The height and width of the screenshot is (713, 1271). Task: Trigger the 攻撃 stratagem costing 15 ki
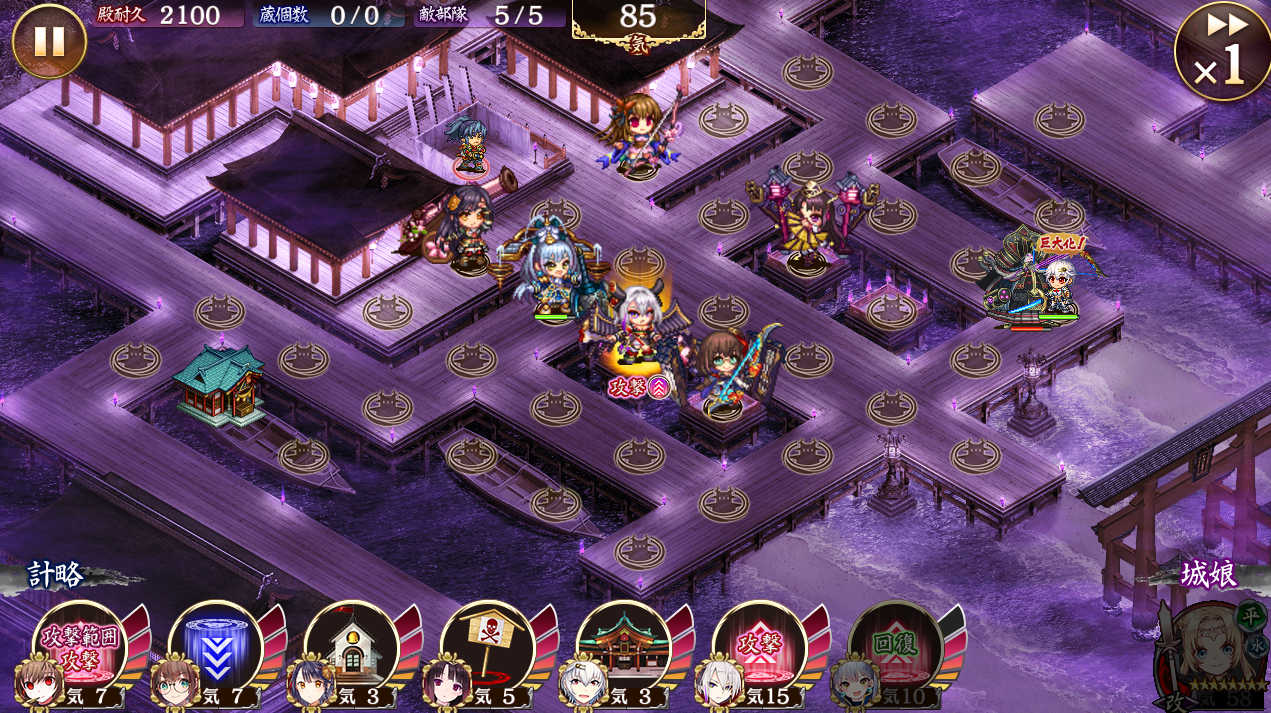pos(758,647)
